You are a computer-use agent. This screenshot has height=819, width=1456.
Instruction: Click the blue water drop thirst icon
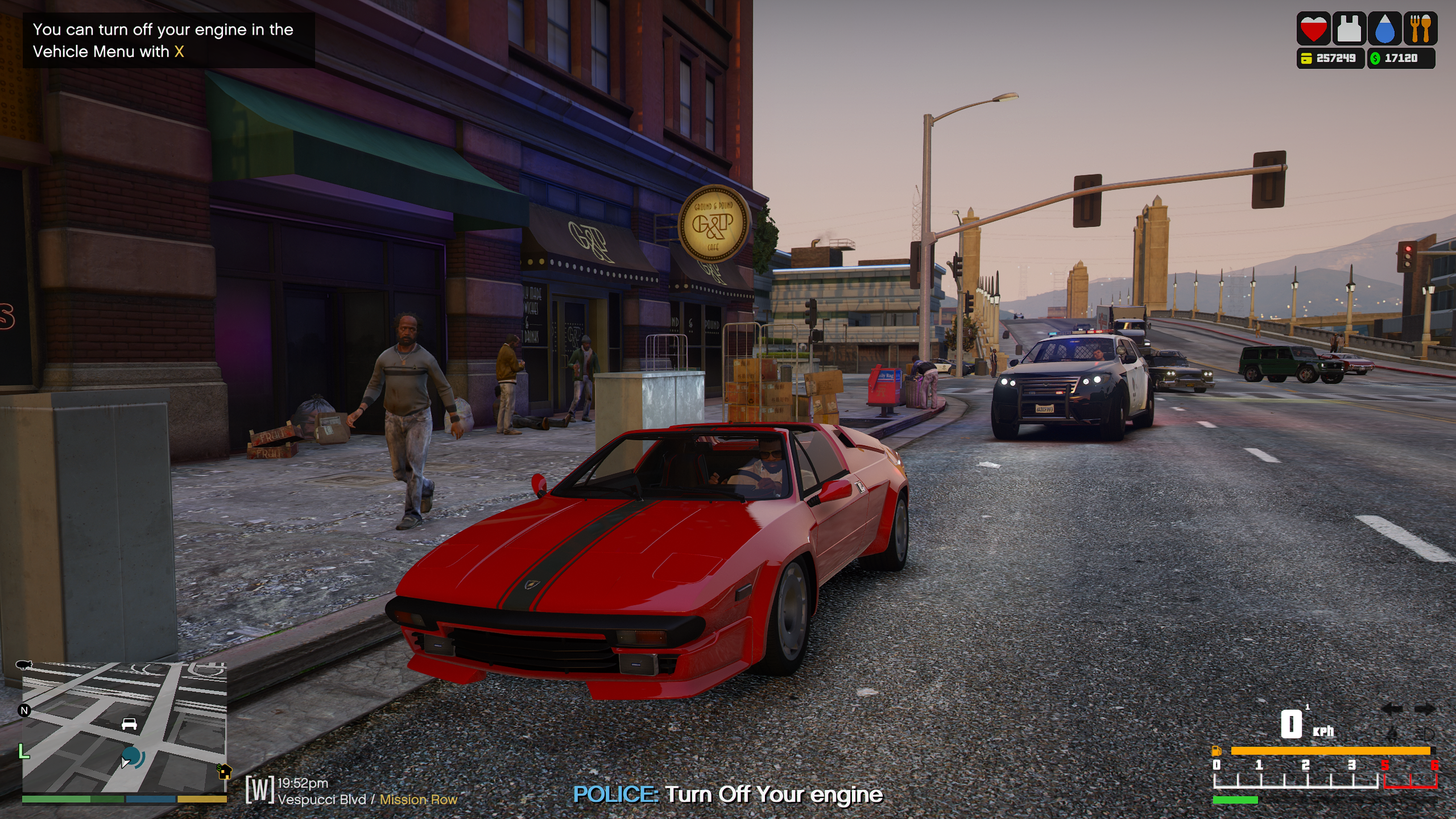pyautogui.click(x=1384, y=29)
